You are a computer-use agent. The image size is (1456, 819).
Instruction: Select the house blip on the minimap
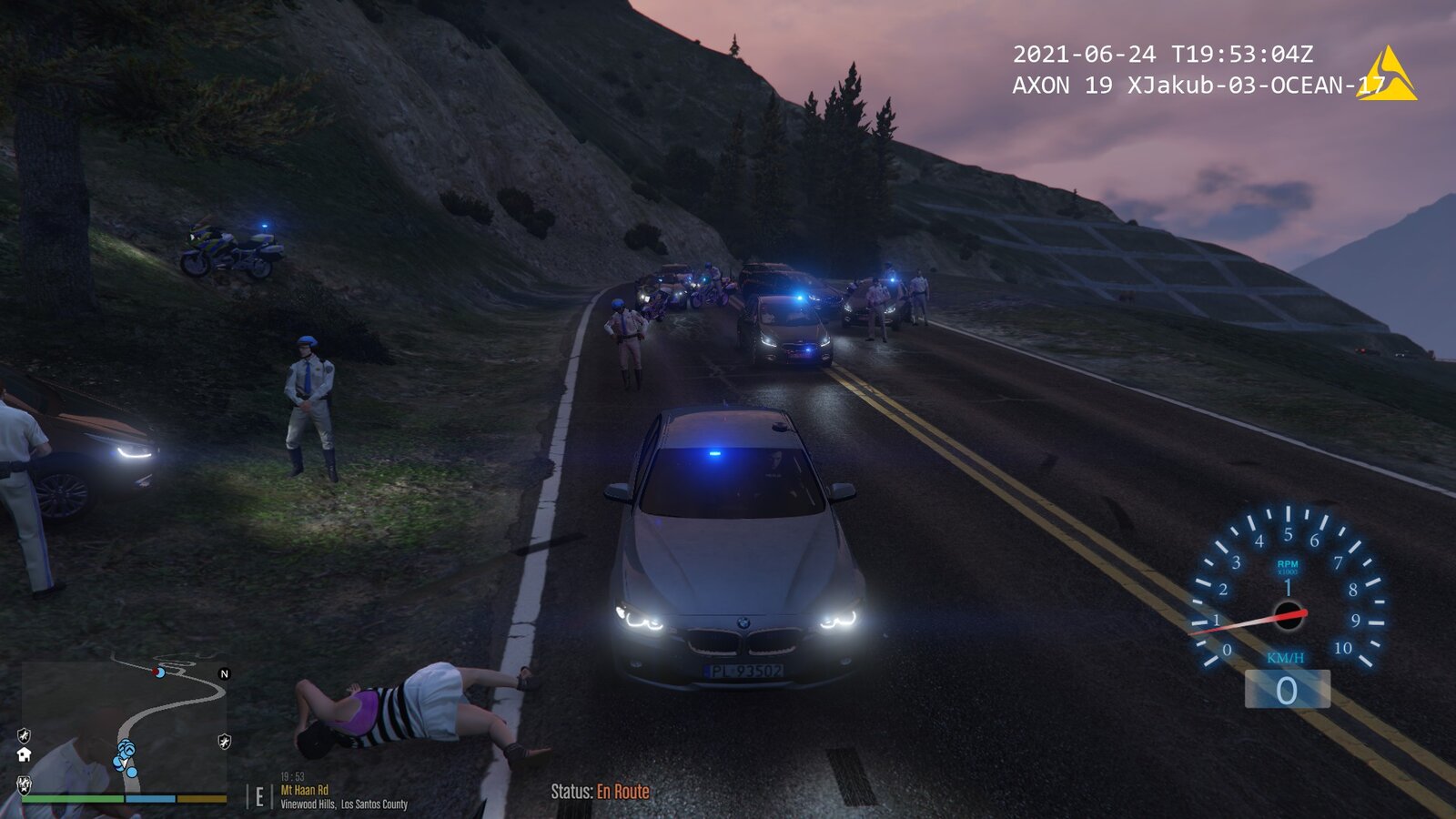tap(25, 753)
